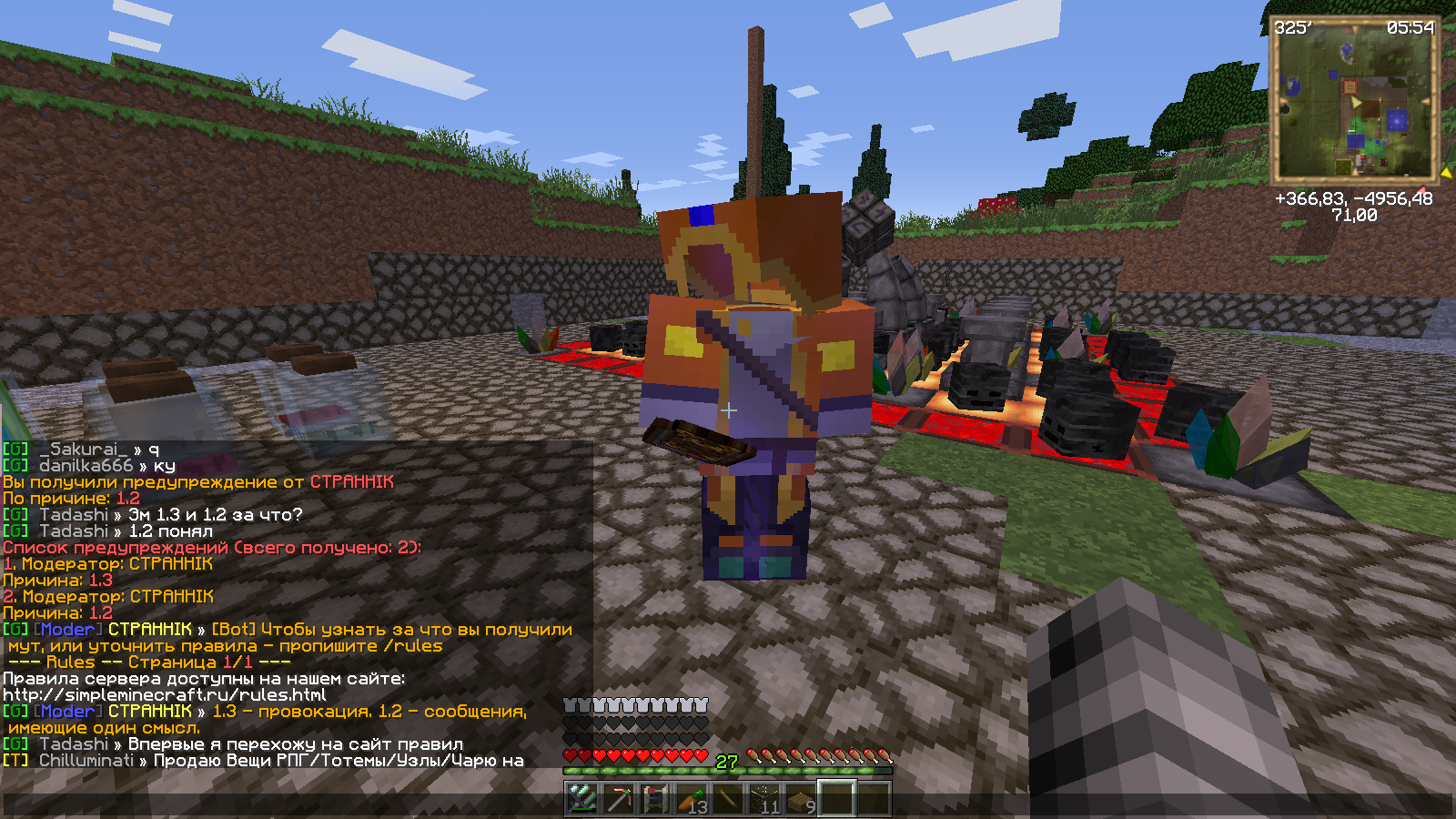Open the simpleminecraft.ru rules link in chat
The image size is (1456, 819).
click(x=165, y=695)
